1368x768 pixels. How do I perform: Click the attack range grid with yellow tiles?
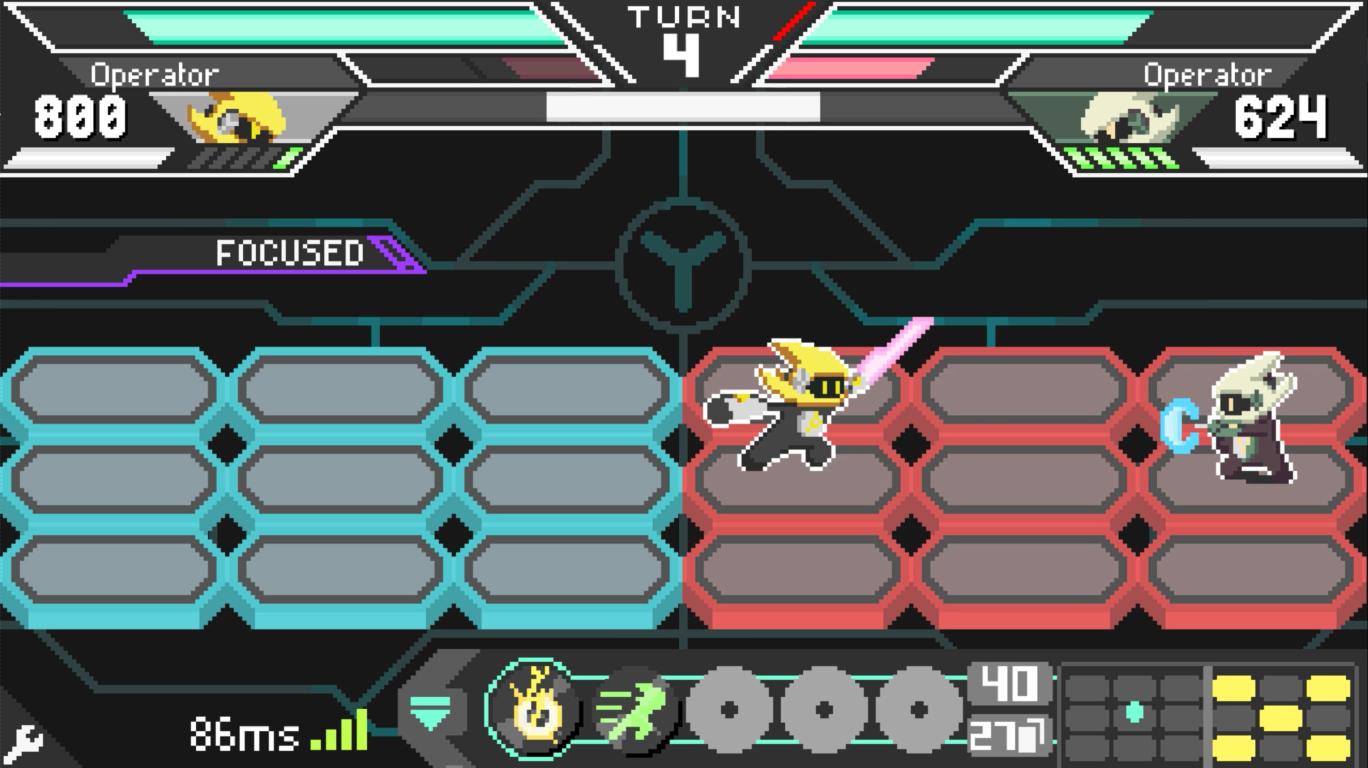pyautogui.click(x=1282, y=716)
